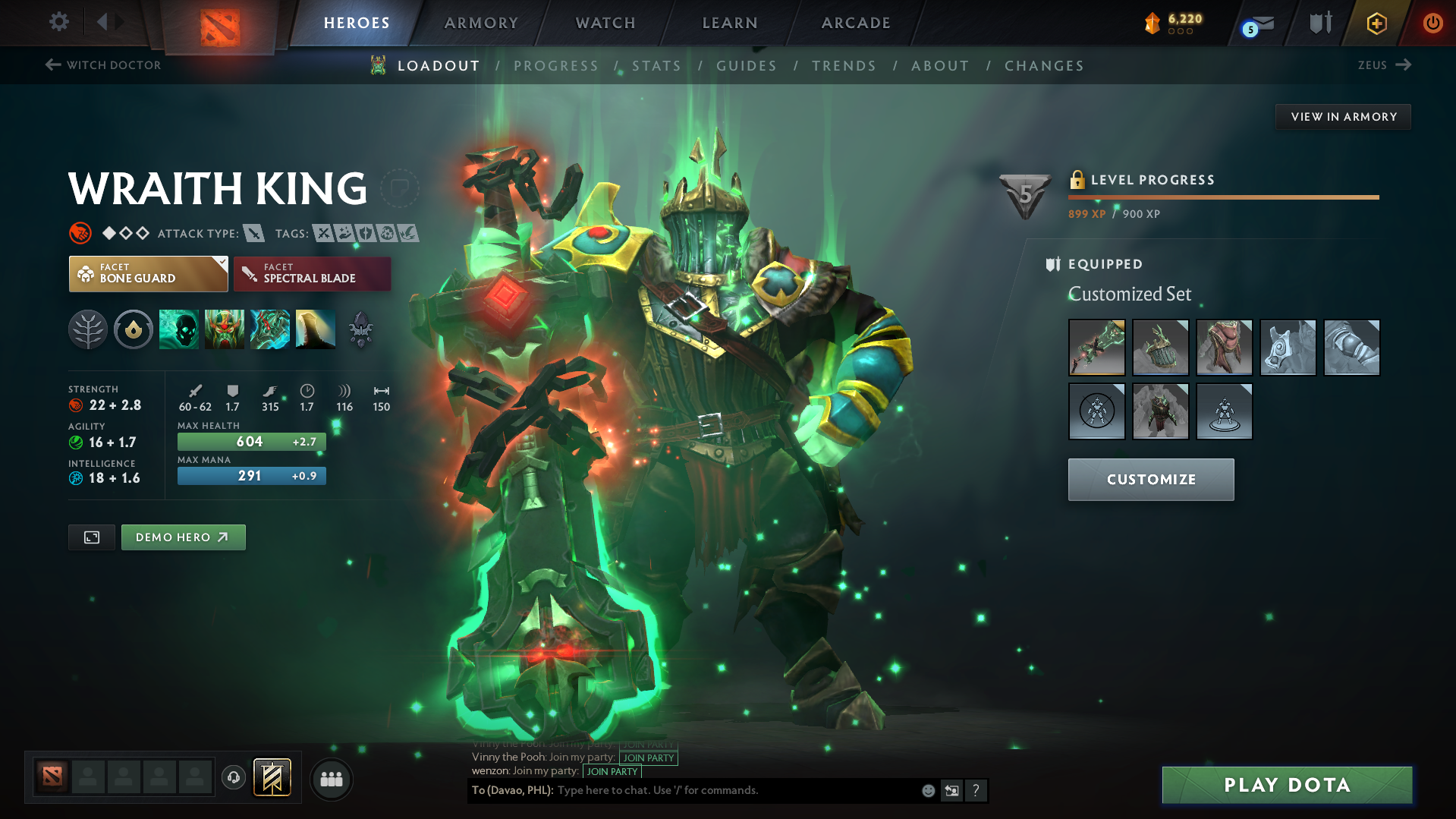This screenshot has width=1456, height=819.
Task: Switch to the Spectral Blade facet
Action: coord(311,273)
